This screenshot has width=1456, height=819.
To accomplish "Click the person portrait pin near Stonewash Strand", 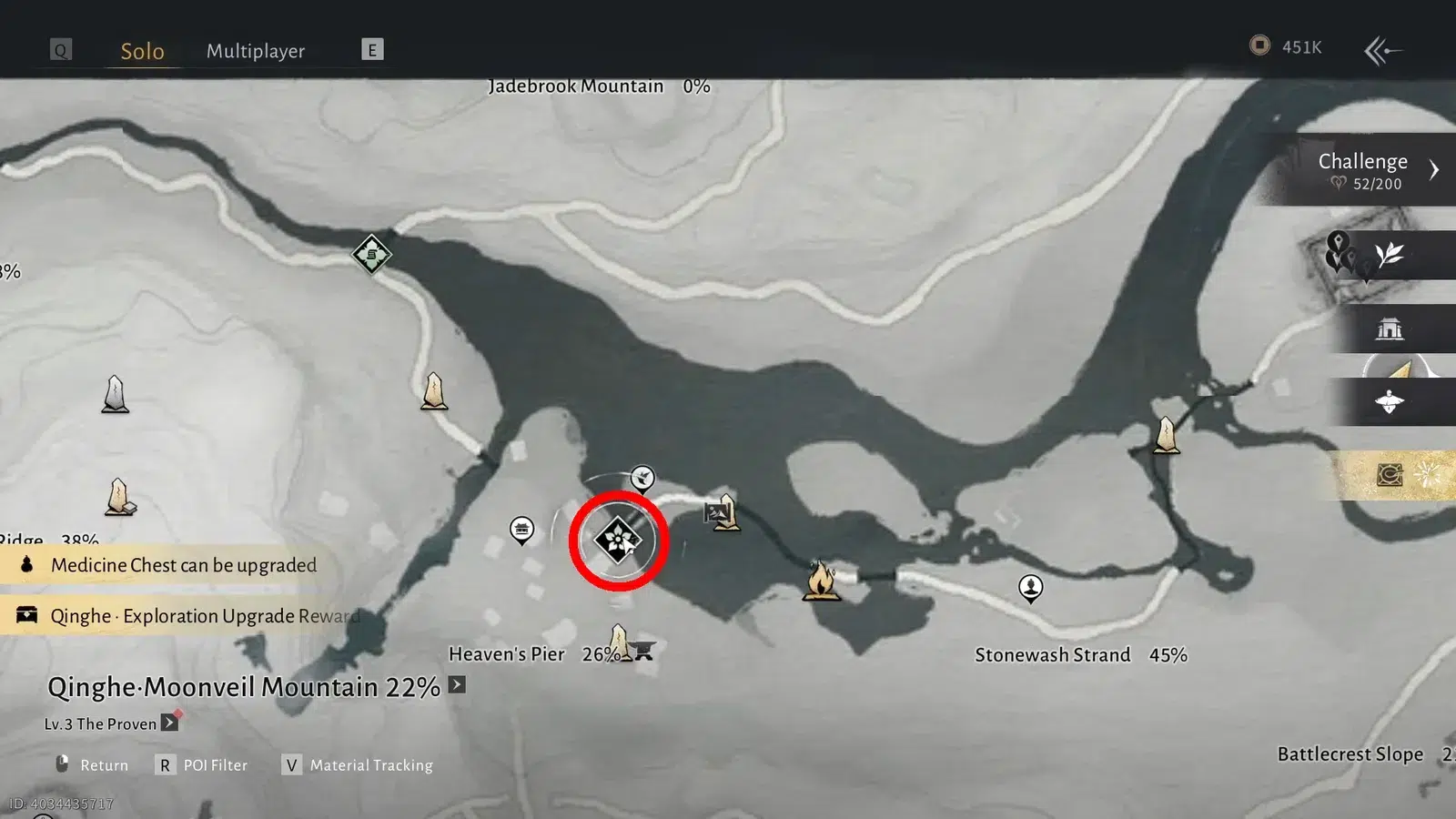I will tap(1030, 588).
